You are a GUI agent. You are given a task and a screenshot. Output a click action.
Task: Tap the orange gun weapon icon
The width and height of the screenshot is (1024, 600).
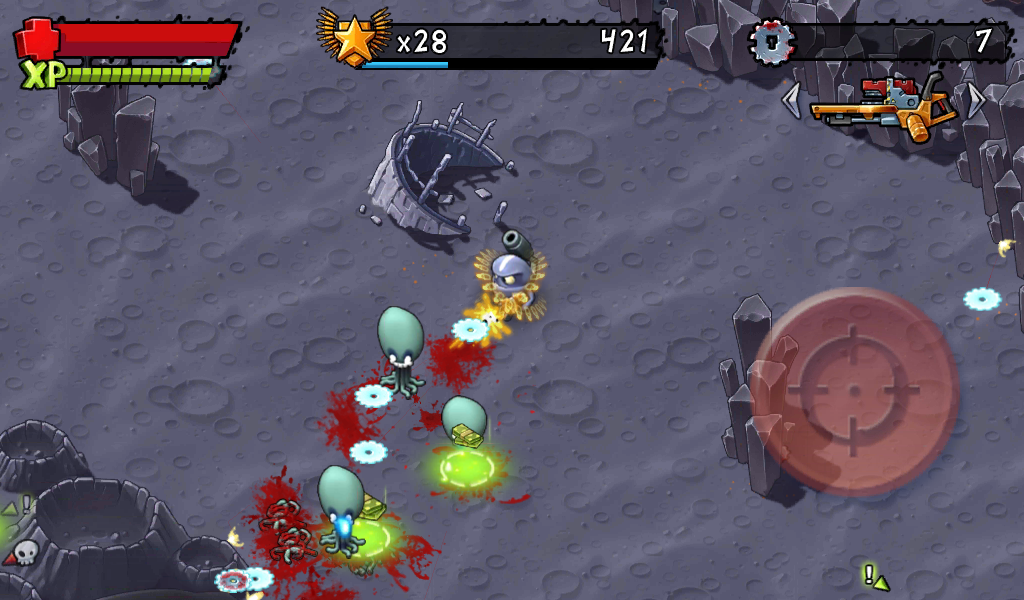[881, 104]
